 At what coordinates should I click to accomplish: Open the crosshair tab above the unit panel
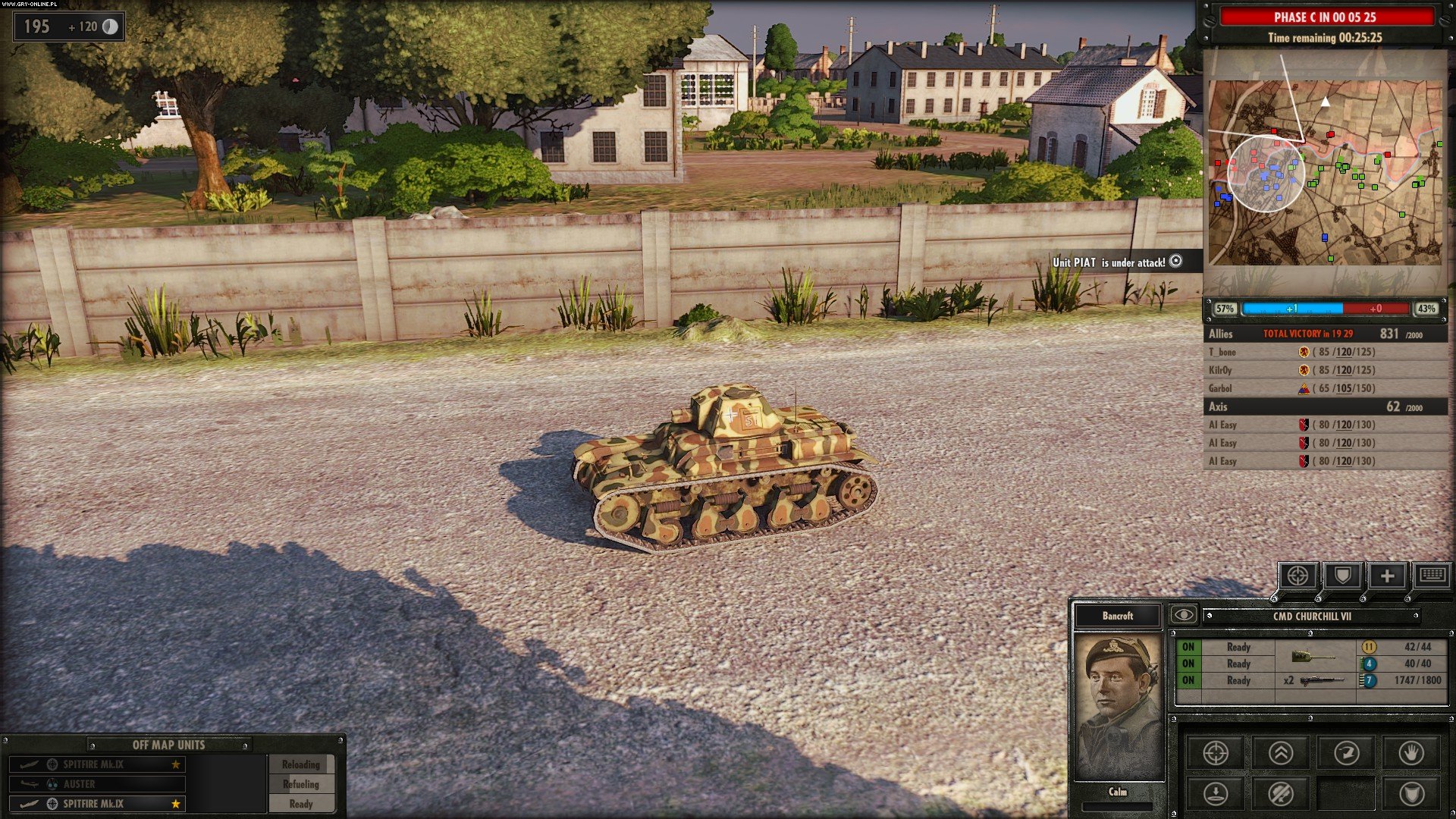point(1298,576)
